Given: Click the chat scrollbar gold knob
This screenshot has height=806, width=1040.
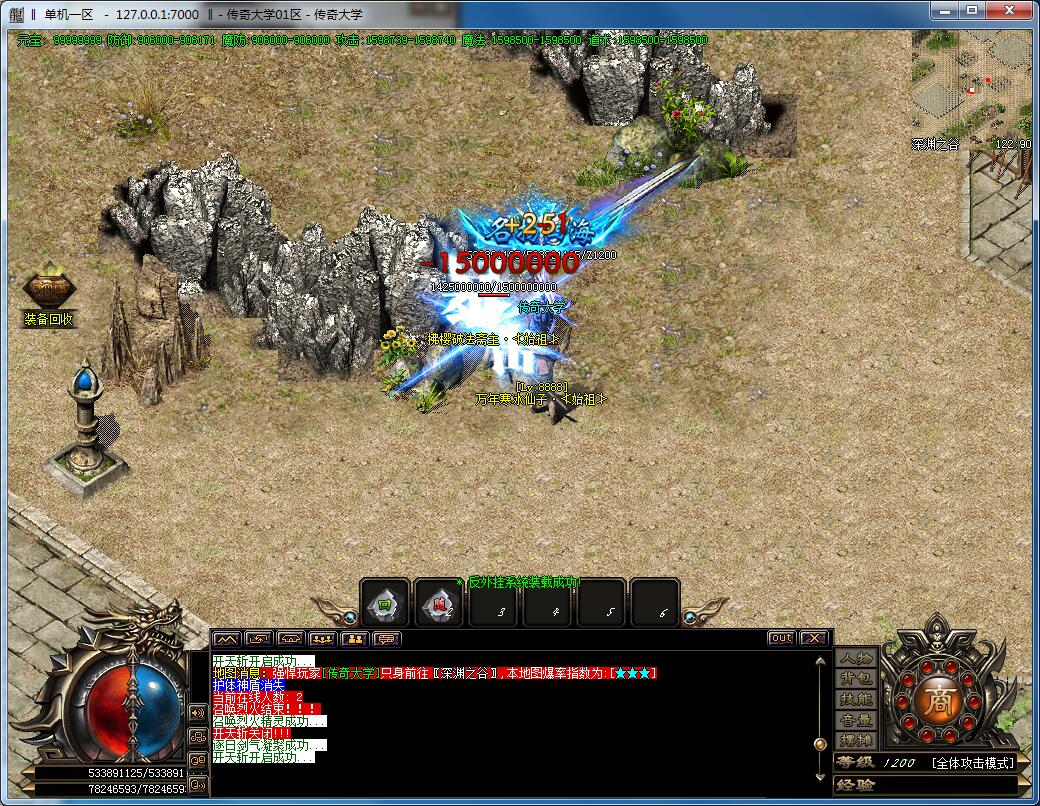Looking at the screenshot, I should point(820,744).
